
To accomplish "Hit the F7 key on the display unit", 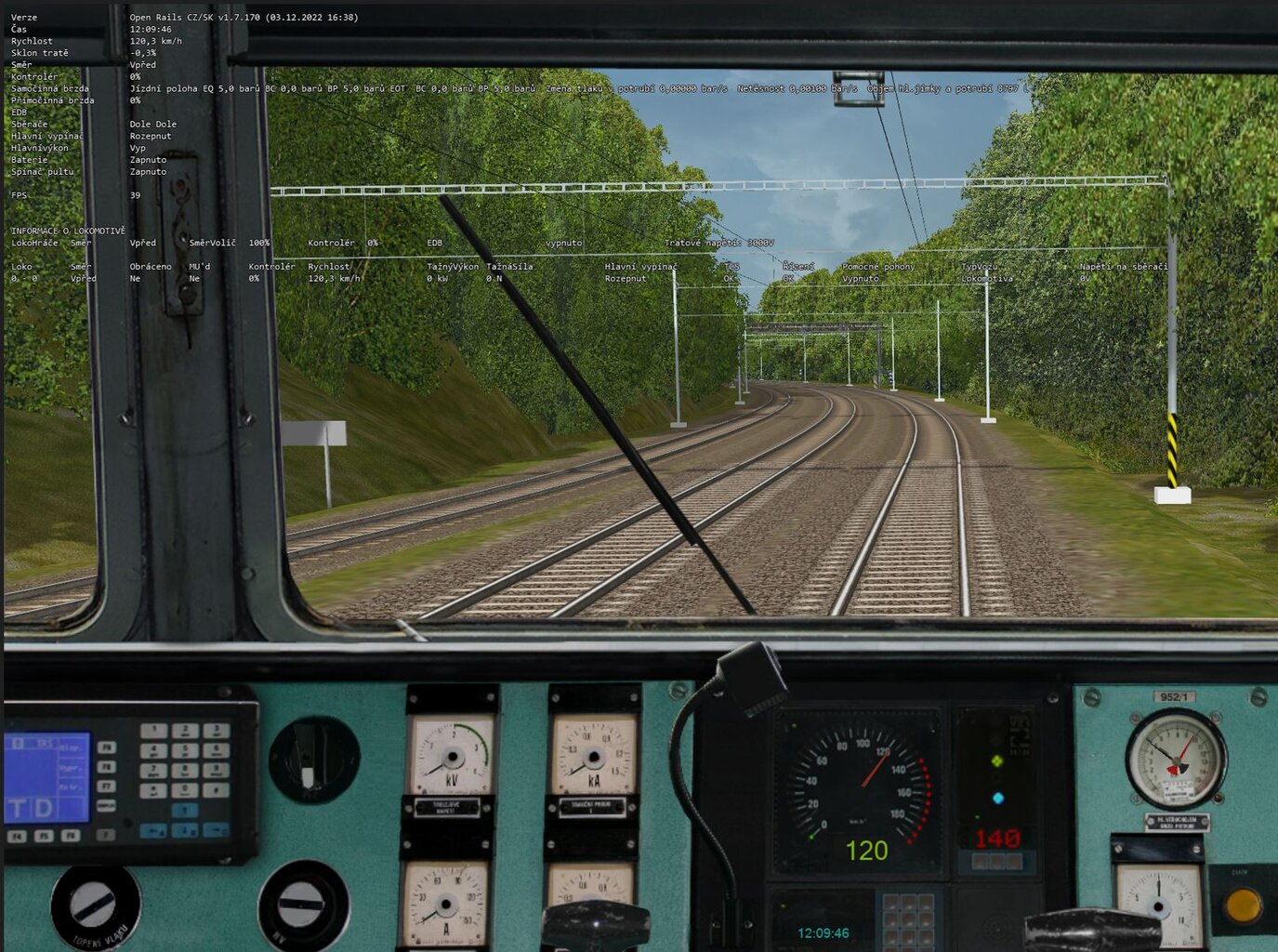I will tap(107, 787).
